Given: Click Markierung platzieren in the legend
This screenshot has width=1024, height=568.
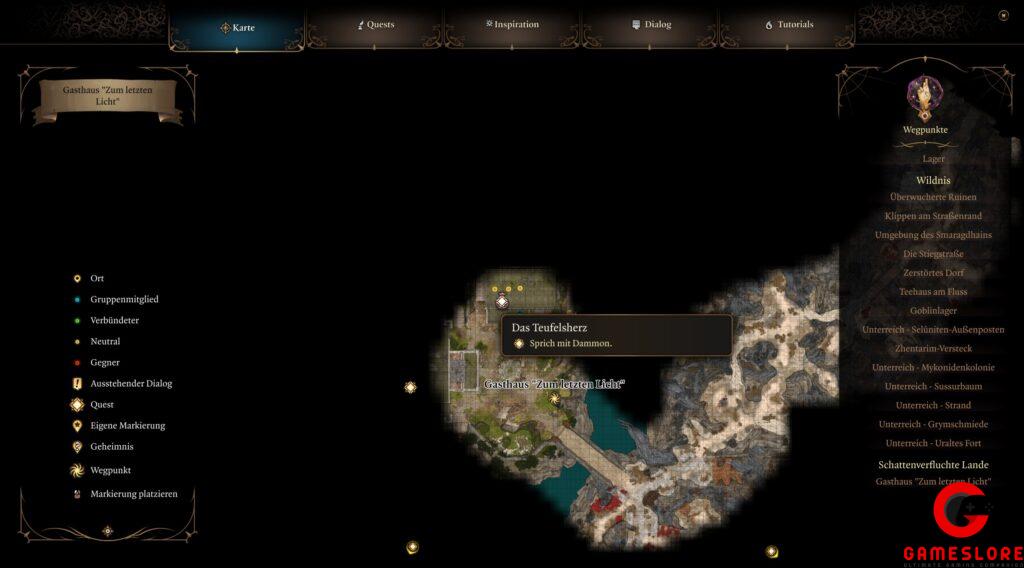Looking at the screenshot, I should point(126,494).
